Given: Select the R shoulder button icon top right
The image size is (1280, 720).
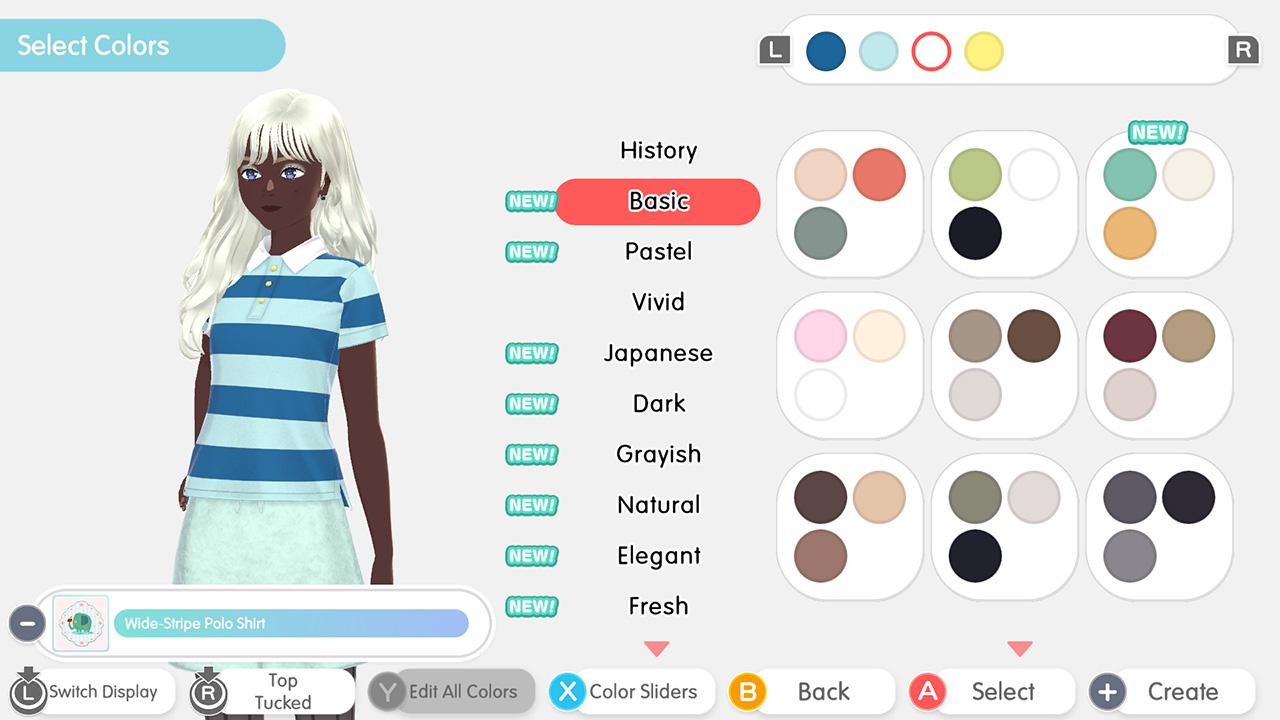Looking at the screenshot, I should tap(1243, 50).
